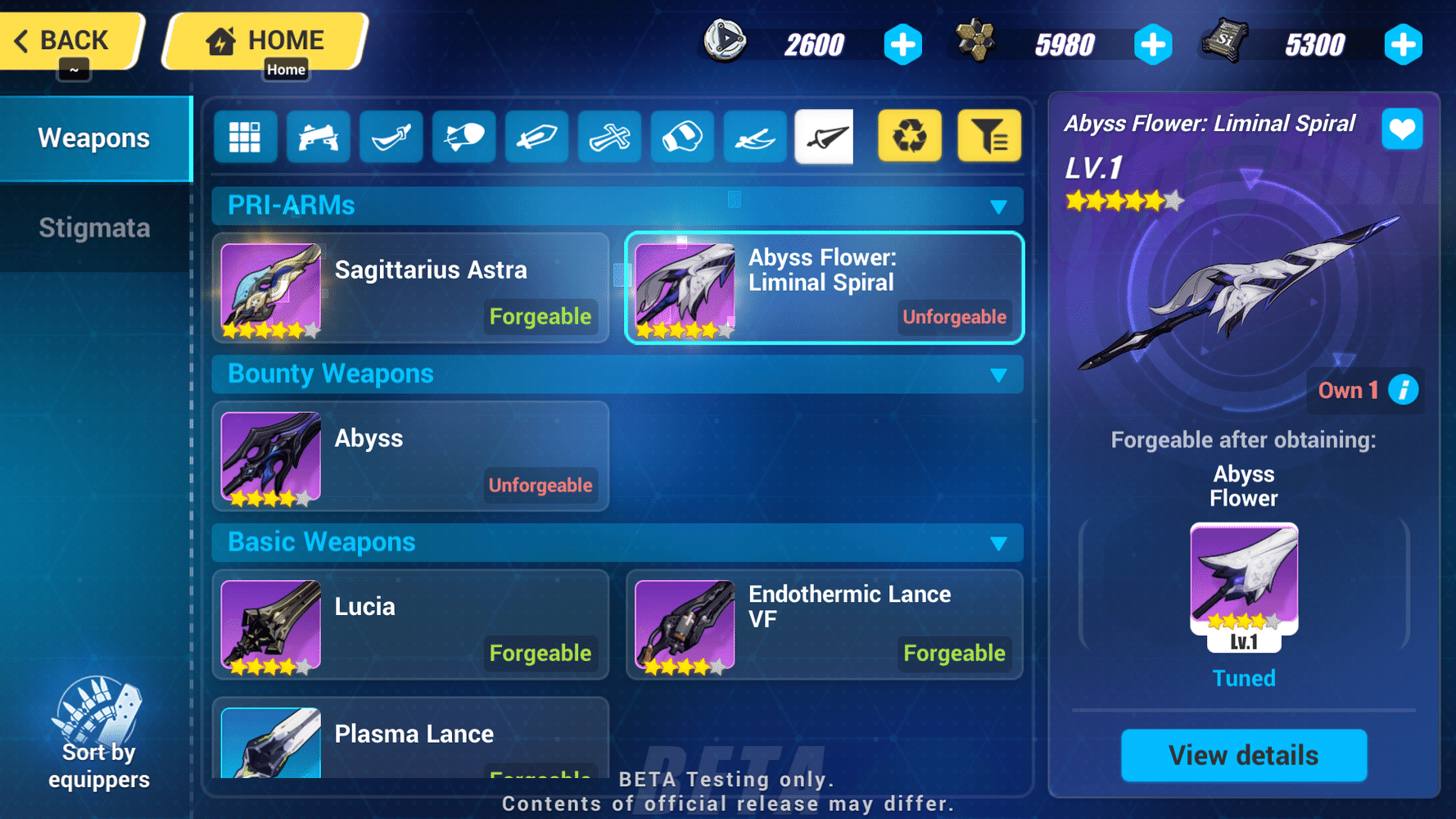Toggle the favorite heart for Abyss Flower
The width and height of the screenshot is (1456, 819).
[1402, 129]
